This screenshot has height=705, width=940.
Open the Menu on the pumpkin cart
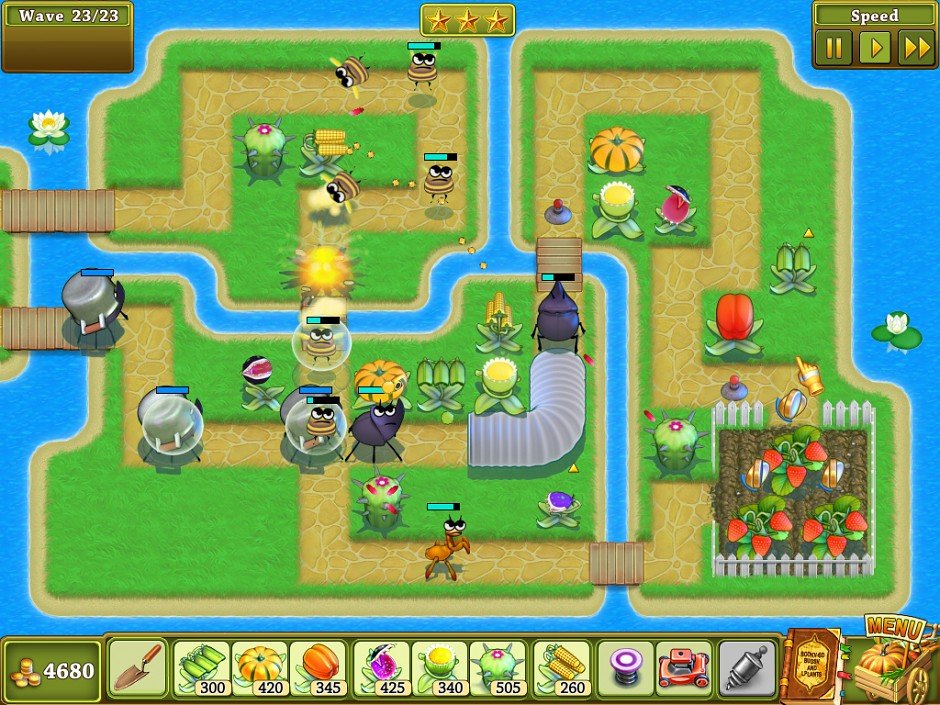(x=888, y=660)
